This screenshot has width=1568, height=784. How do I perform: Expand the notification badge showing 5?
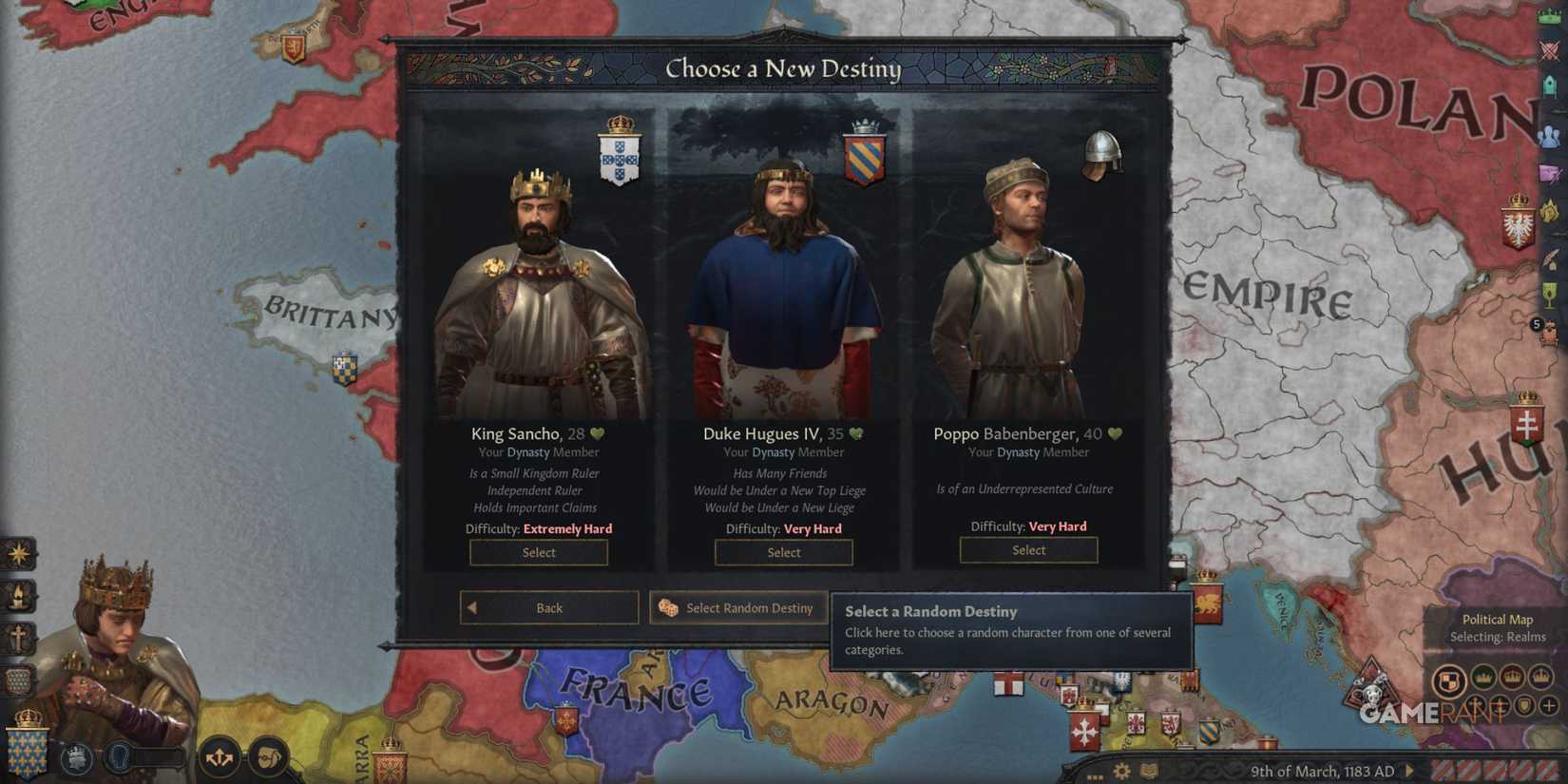click(x=1537, y=325)
